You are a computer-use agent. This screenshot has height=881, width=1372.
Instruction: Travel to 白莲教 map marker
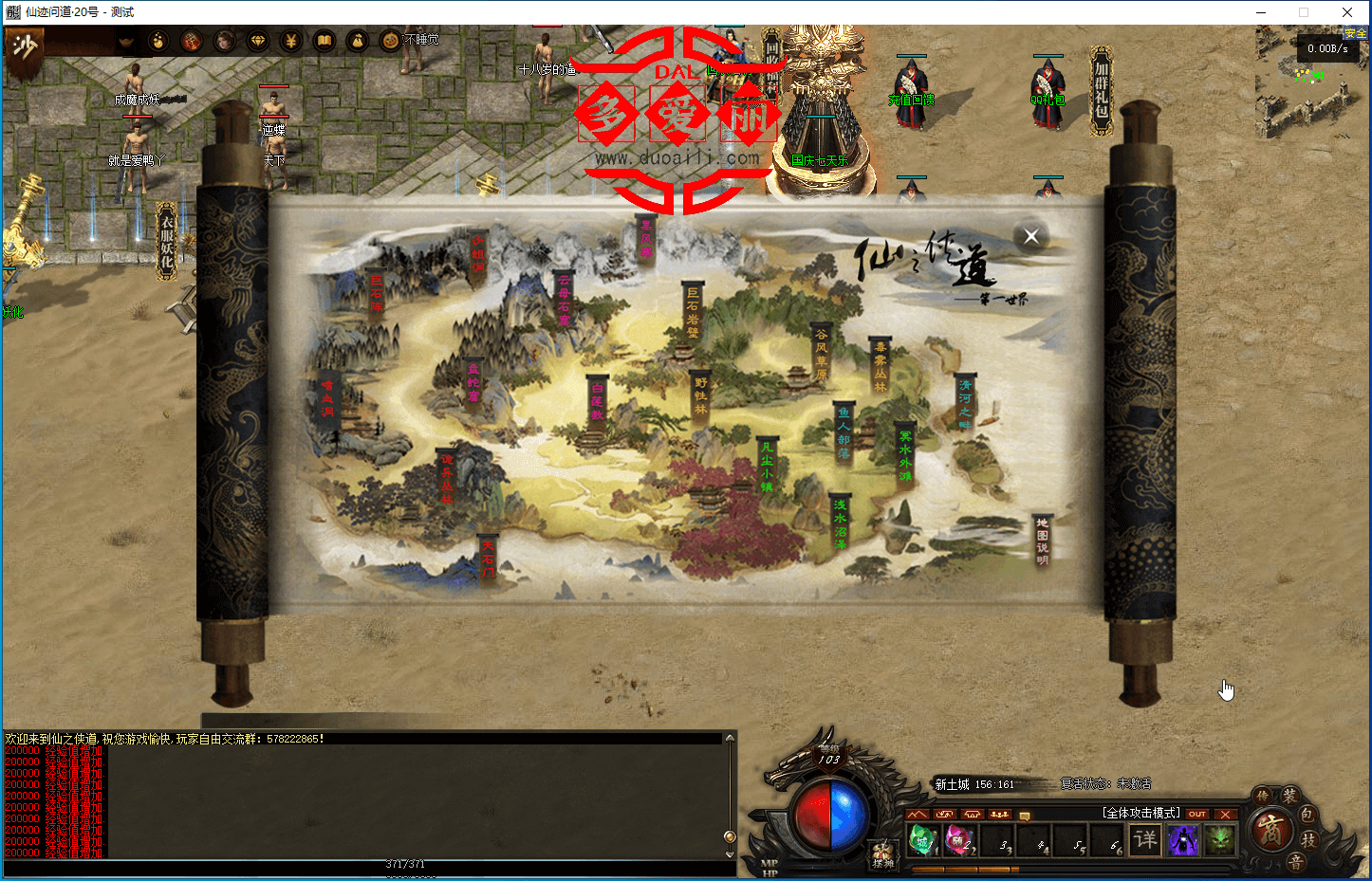(x=597, y=402)
